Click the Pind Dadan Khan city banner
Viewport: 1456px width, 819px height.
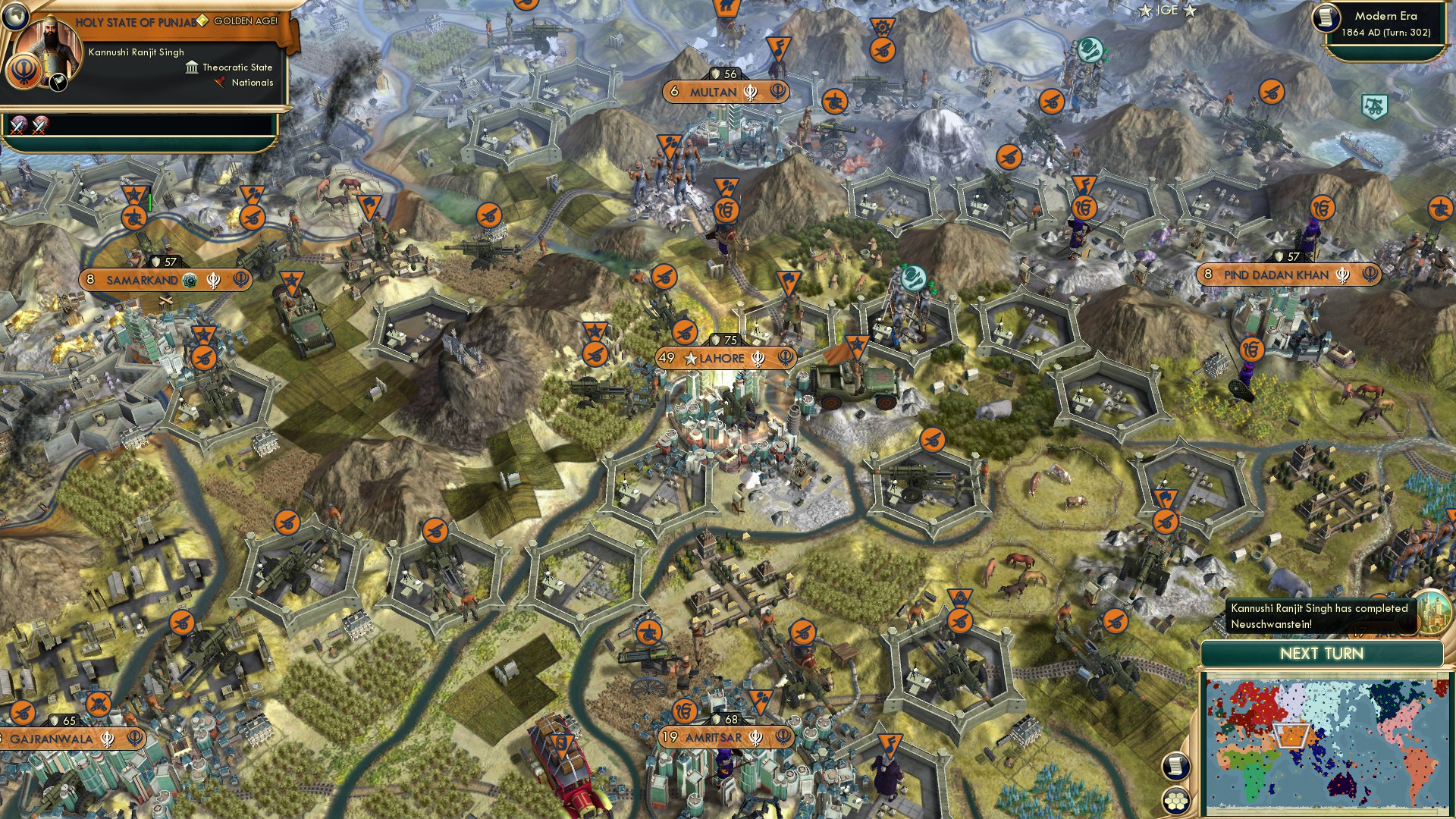coord(1276,275)
